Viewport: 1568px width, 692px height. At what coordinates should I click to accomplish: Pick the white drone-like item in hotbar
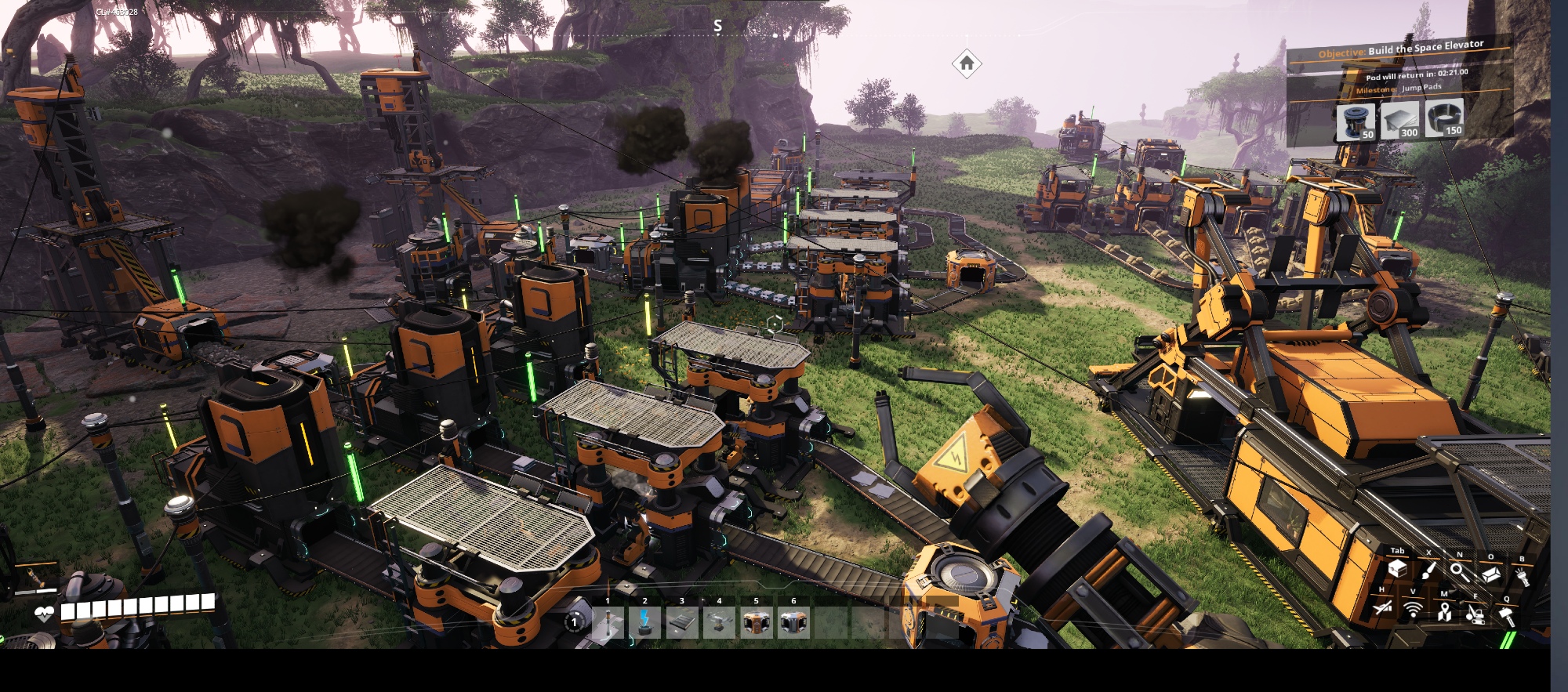(x=719, y=625)
